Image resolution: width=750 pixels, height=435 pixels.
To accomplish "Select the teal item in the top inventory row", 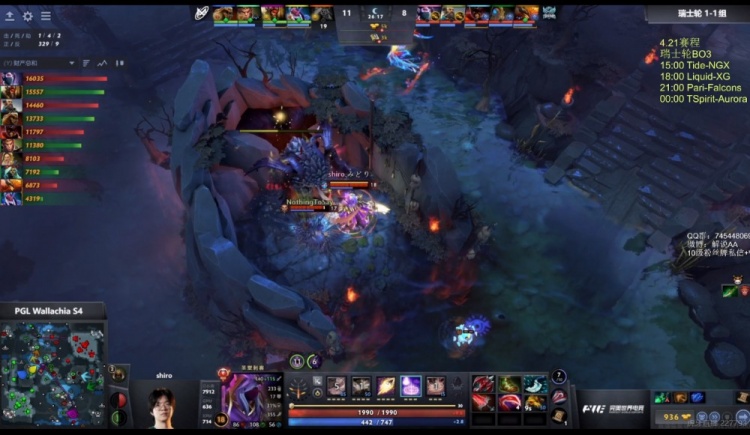I will coord(536,384).
